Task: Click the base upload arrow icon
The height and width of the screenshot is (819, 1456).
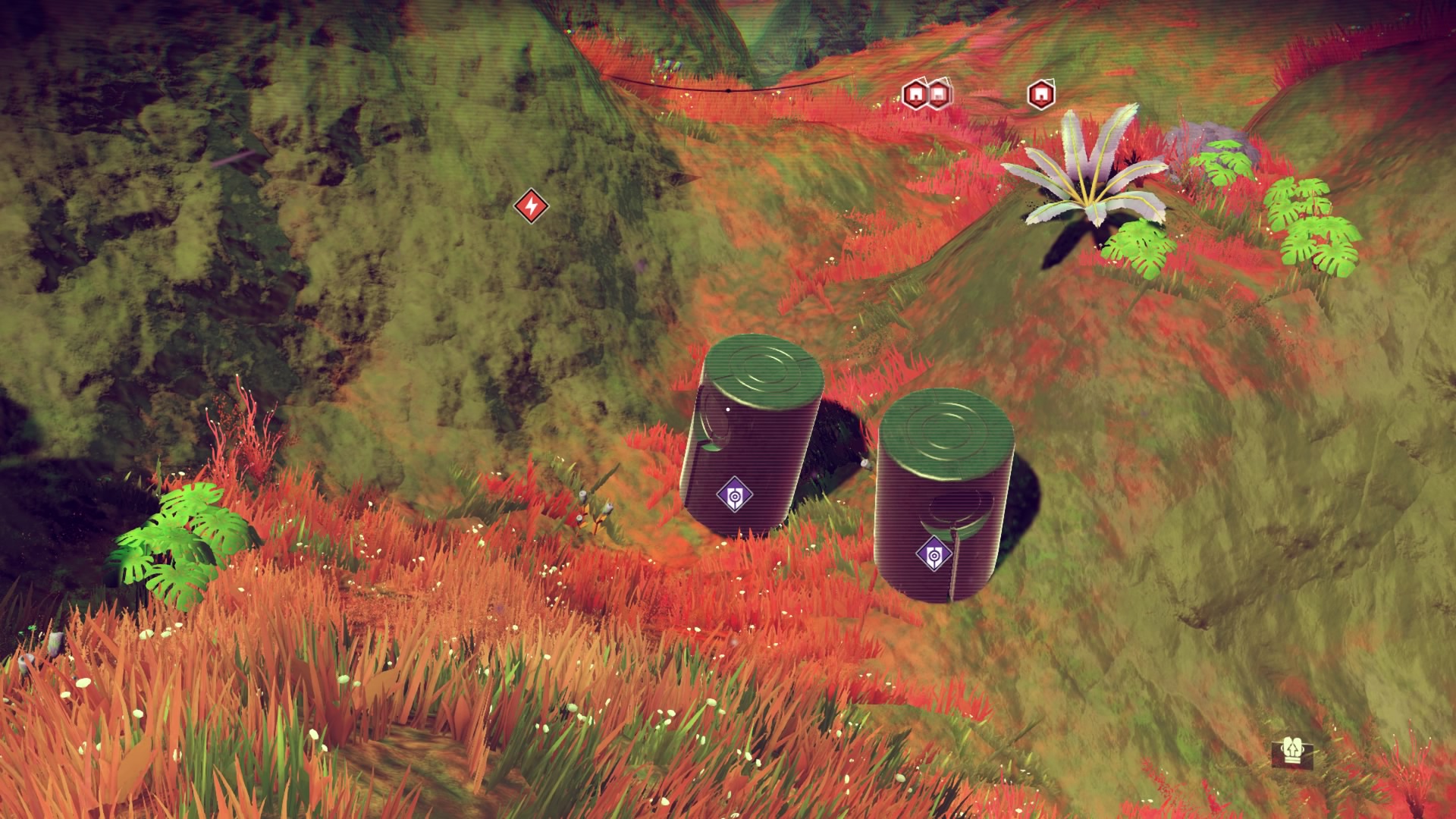Action: pyautogui.click(x=1291, y=752)
